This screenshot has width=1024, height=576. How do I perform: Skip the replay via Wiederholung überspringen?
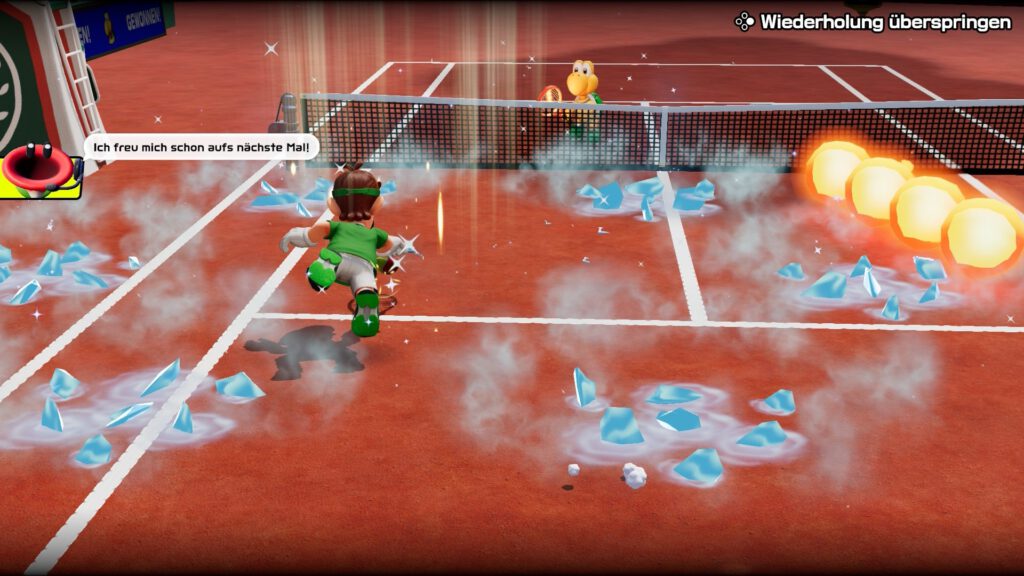click(873, 21)
